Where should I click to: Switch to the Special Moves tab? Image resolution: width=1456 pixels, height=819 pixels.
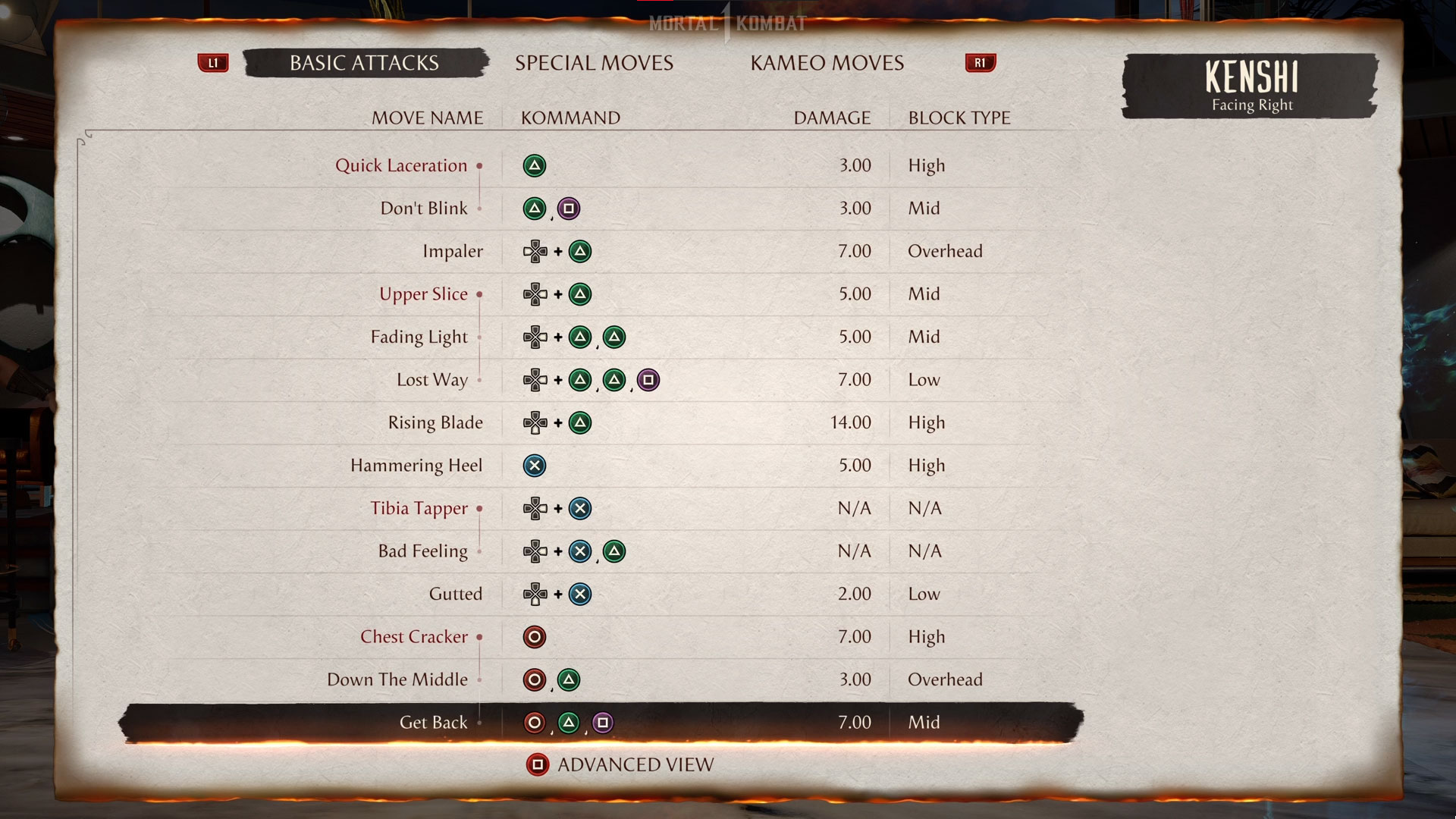(594, 63)
